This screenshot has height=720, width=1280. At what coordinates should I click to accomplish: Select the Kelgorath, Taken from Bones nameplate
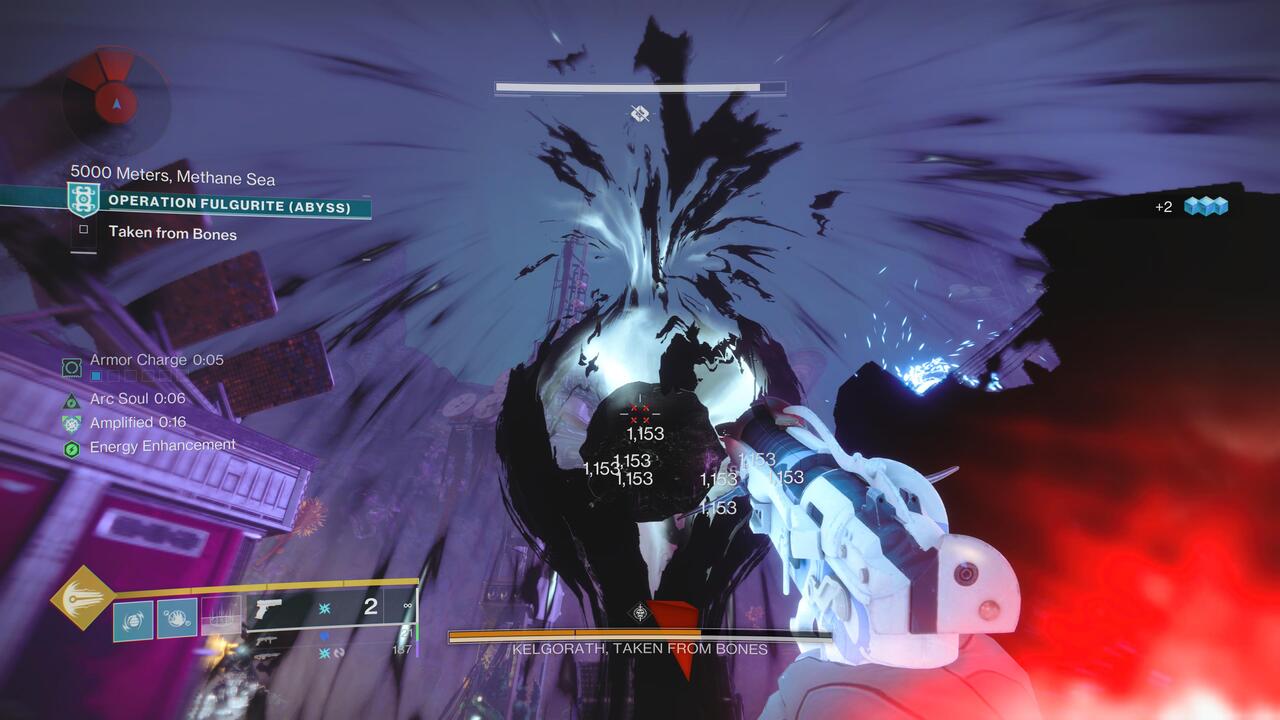pyautogui.click(x=640, y=648)
